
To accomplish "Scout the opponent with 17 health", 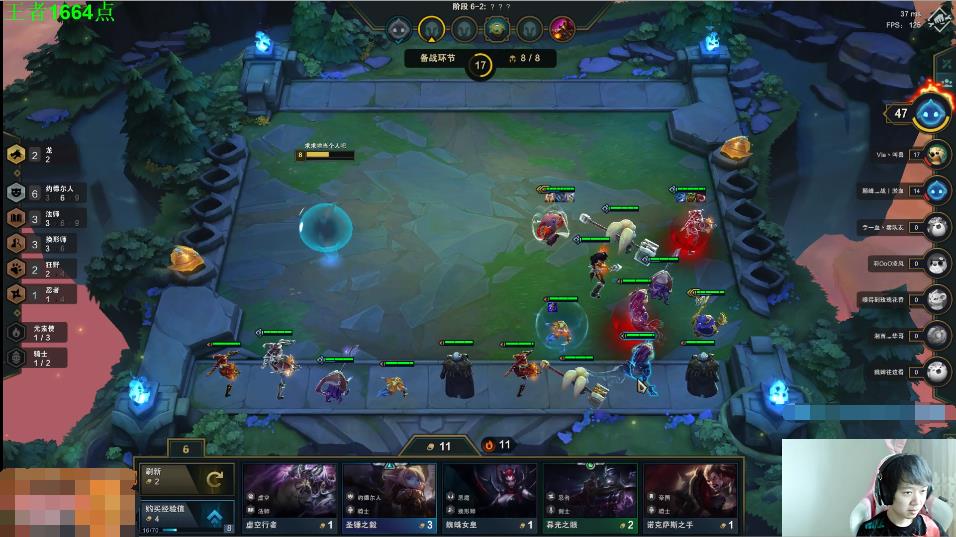I will coord(937,154).
